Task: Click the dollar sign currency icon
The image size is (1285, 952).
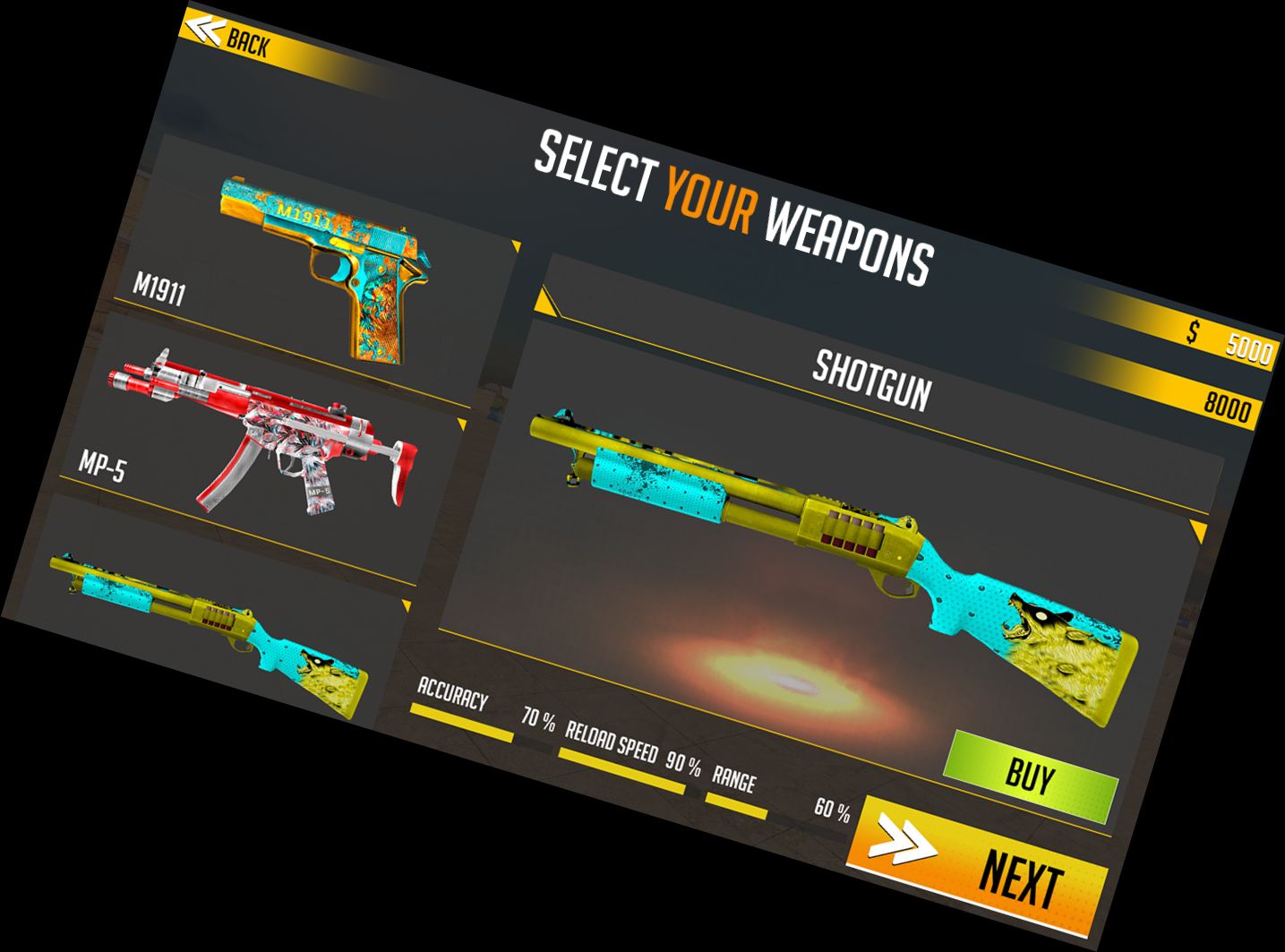Action: pyautogui.click(x=1191, y=332)
